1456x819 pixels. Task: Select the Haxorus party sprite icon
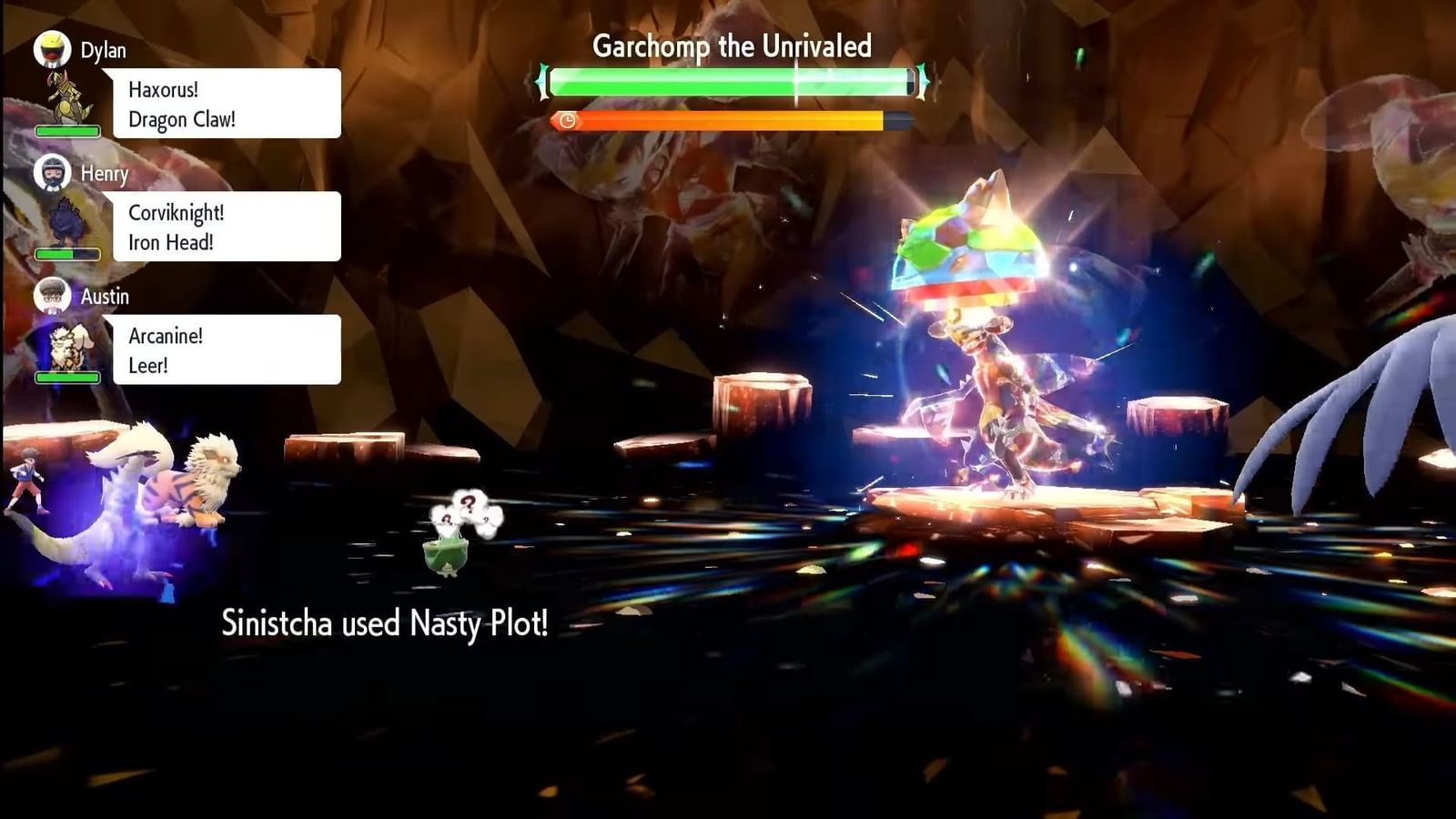(66, 98)
